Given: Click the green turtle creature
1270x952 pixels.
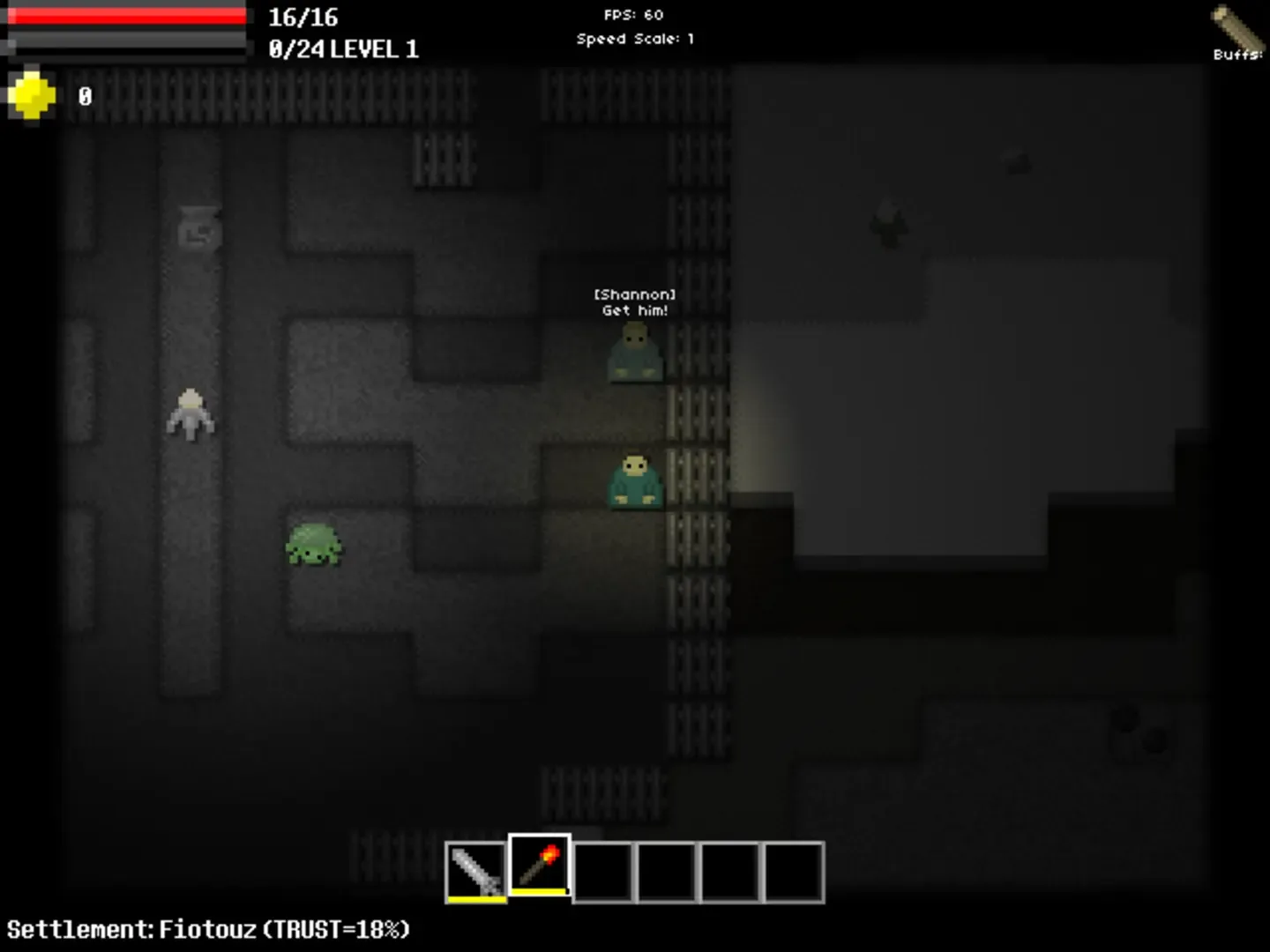Looking at the screenshot, I should click(315, 545).
